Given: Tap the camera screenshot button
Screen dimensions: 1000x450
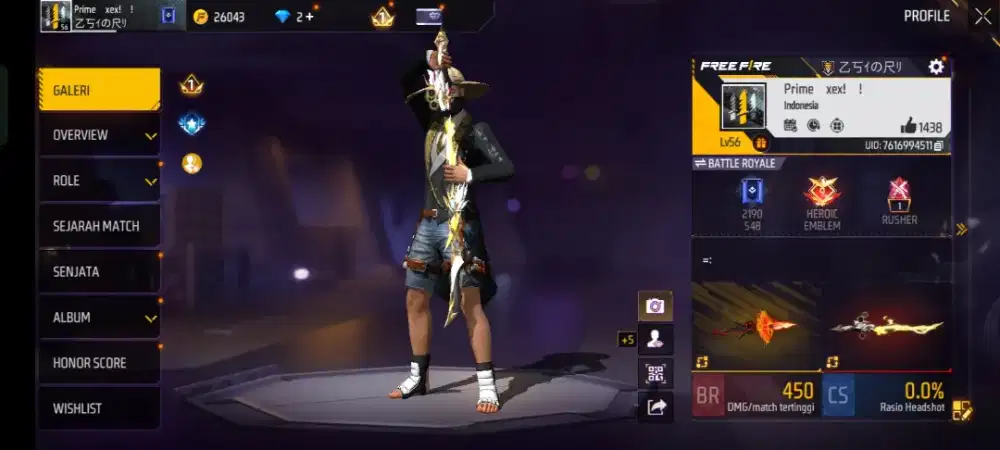Looking at the screenshot, I should point(655,306).
